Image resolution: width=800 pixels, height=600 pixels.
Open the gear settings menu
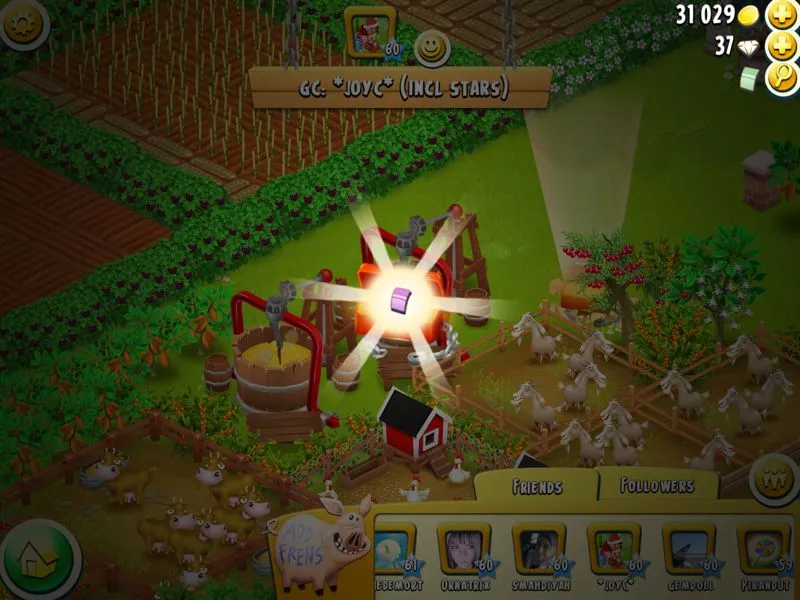22,22
